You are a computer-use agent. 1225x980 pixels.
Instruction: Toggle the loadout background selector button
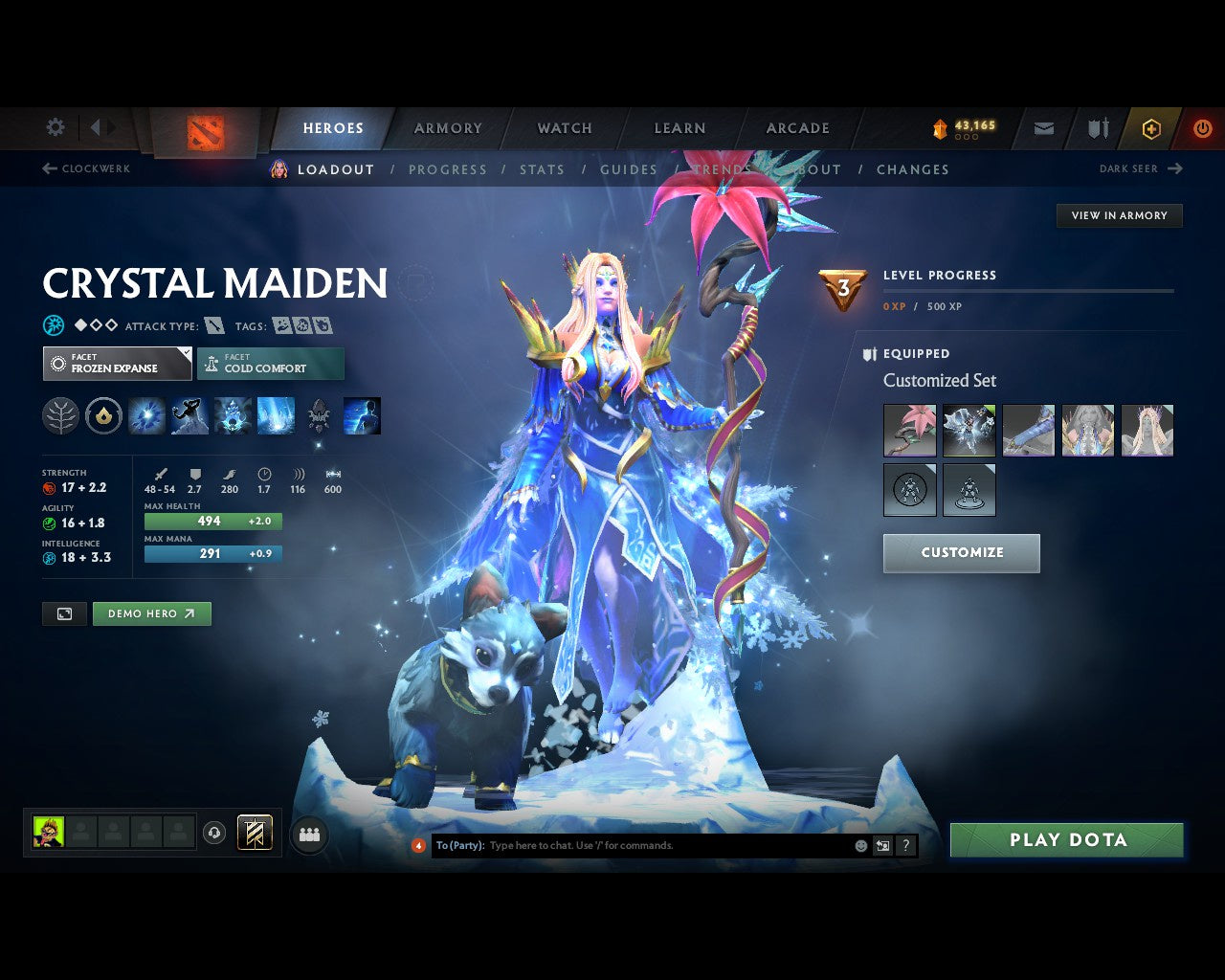pos(64,613)
